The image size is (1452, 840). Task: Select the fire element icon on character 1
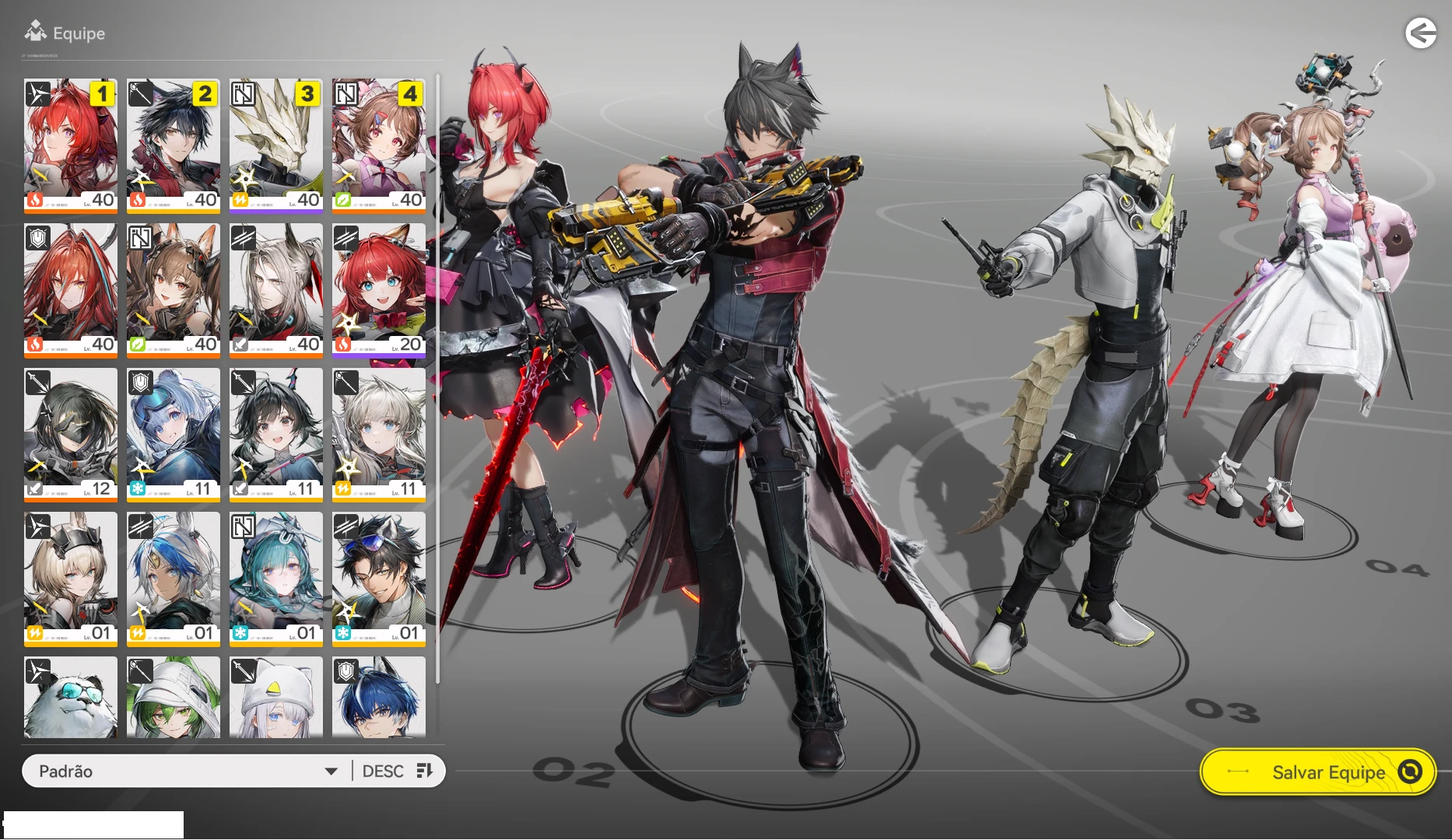pyautogui.click(x=35, y=201)
